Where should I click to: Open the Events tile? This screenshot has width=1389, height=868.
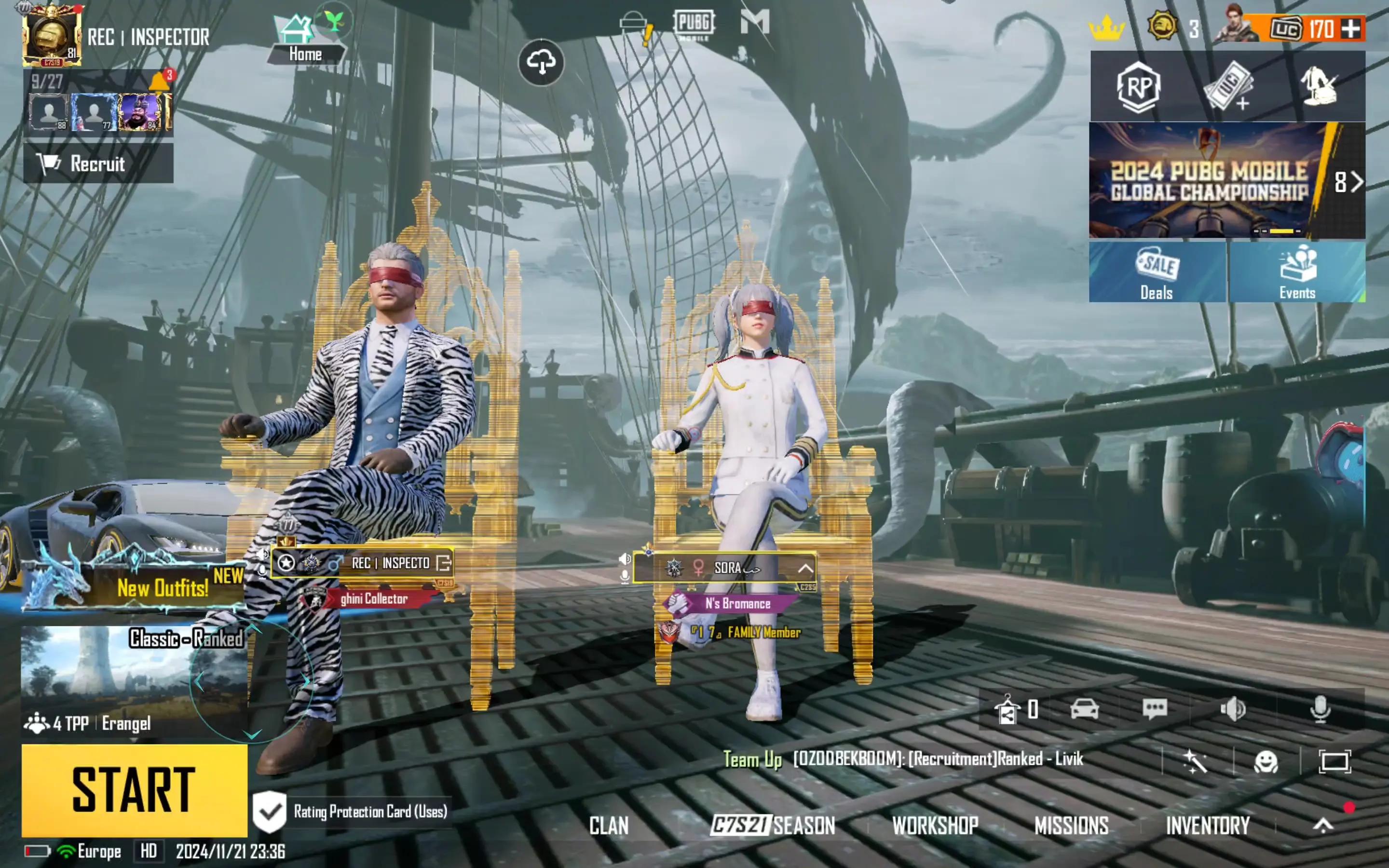pos(1296,272)
